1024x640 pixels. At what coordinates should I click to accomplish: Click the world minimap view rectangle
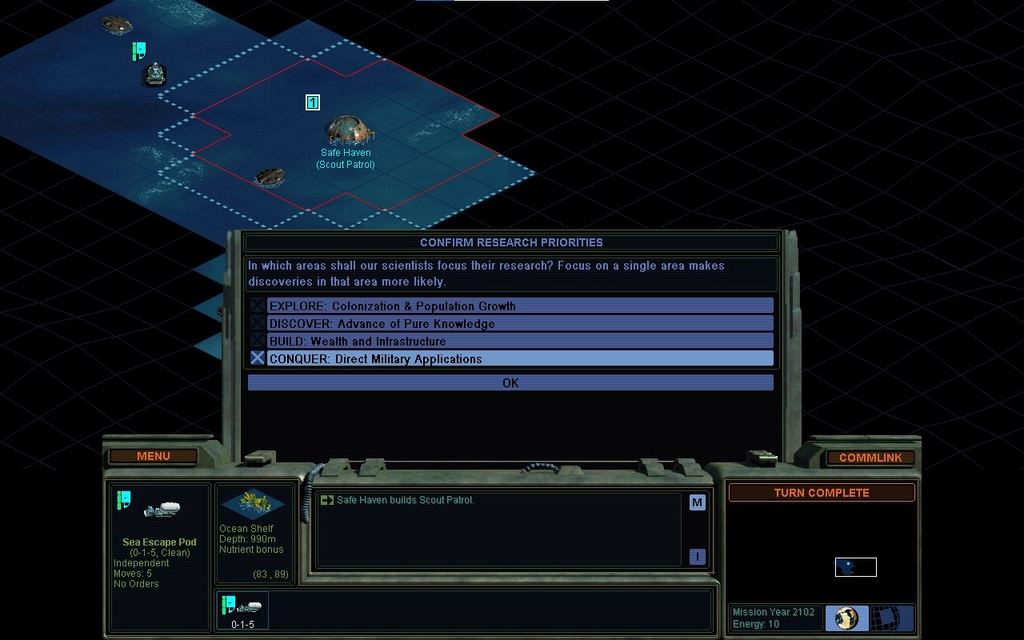click(855, 567)
